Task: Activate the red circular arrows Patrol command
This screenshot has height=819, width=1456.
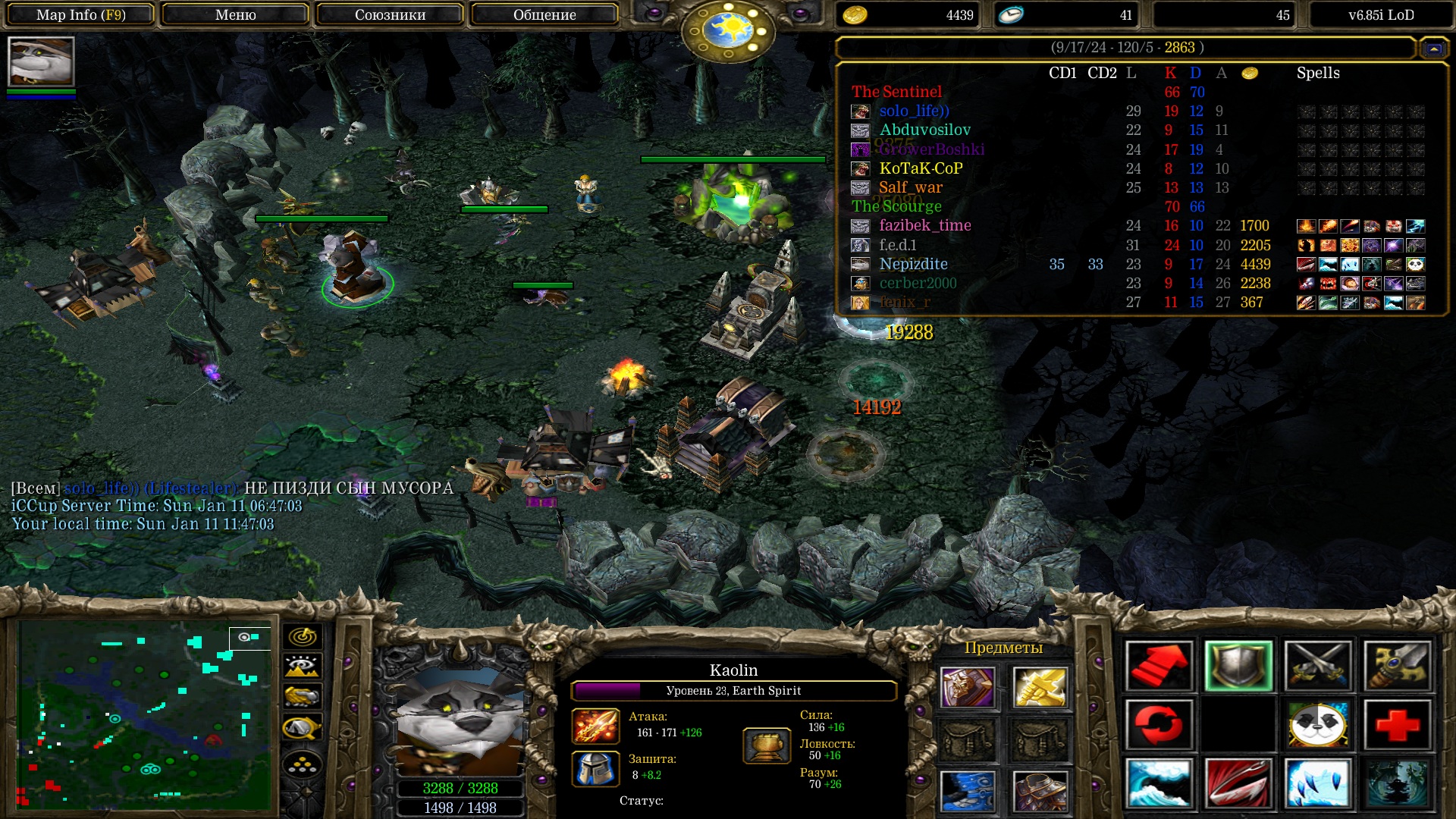Action: pyautogui.click(x=1159, y=724)
